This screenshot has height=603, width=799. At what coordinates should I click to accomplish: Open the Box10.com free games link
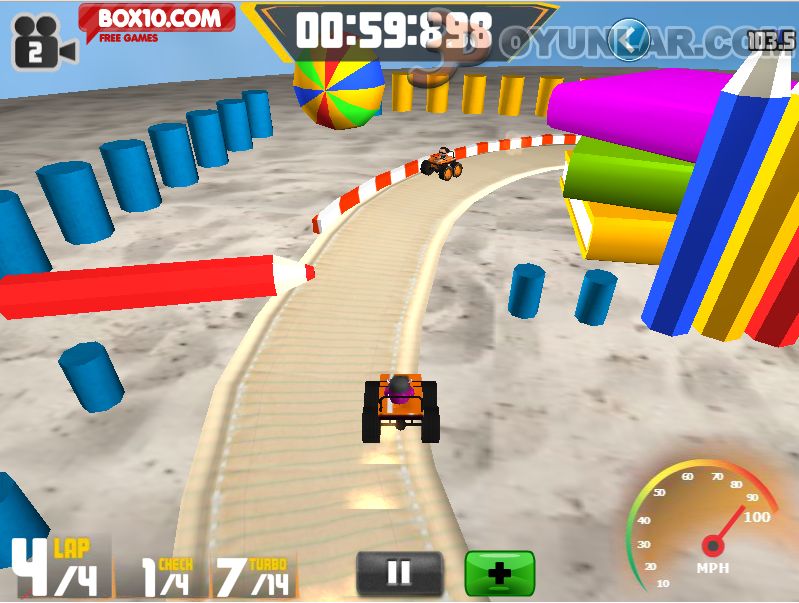point(157,21)
